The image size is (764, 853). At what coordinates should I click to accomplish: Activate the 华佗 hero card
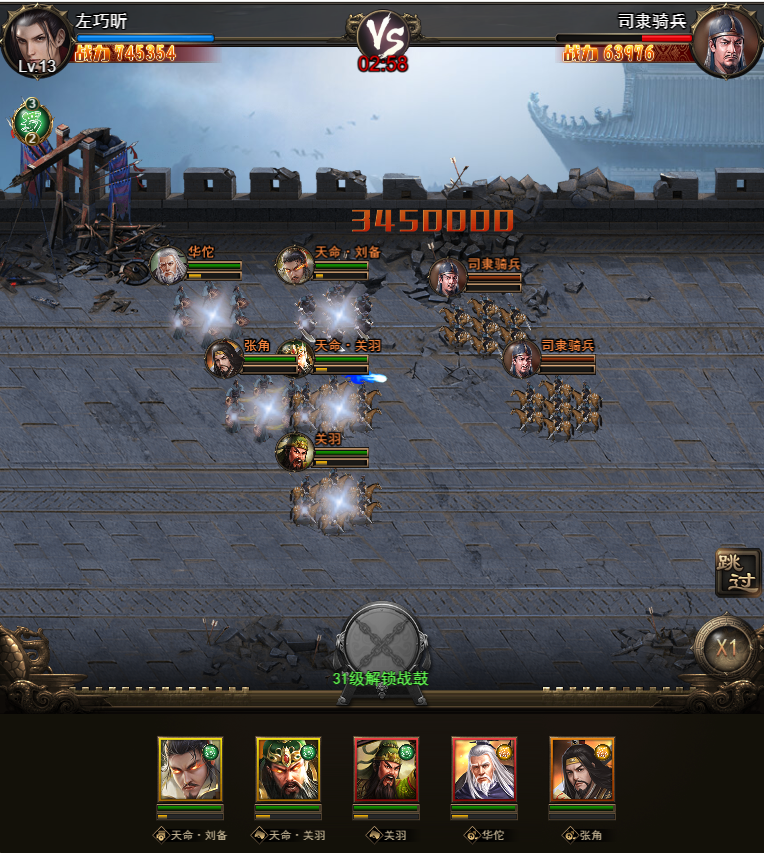484,769
